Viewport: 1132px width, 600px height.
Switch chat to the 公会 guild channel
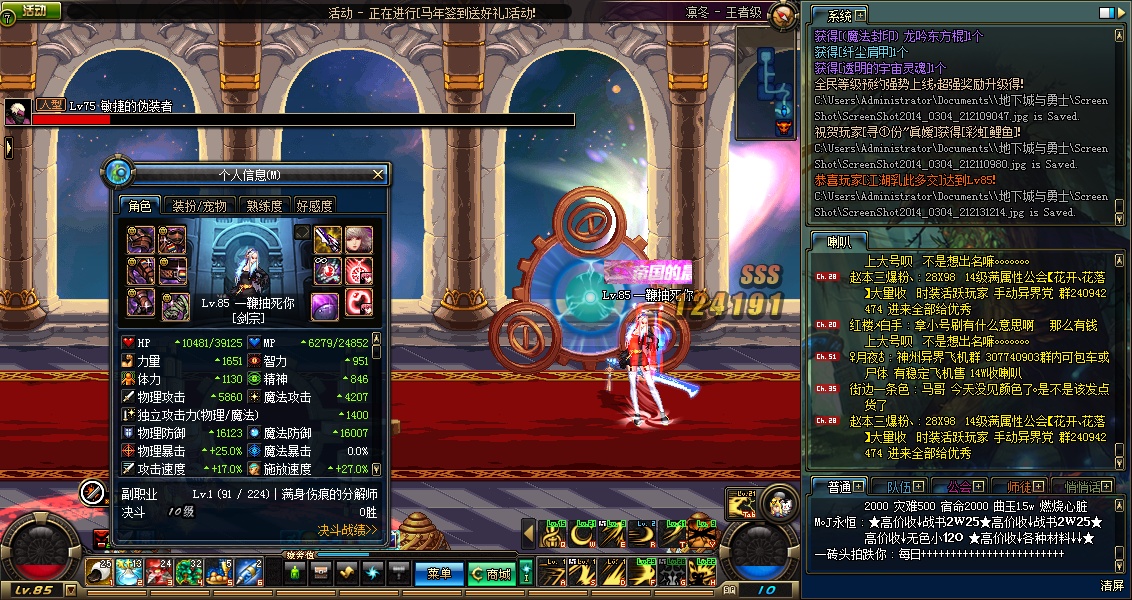point(959,487)
